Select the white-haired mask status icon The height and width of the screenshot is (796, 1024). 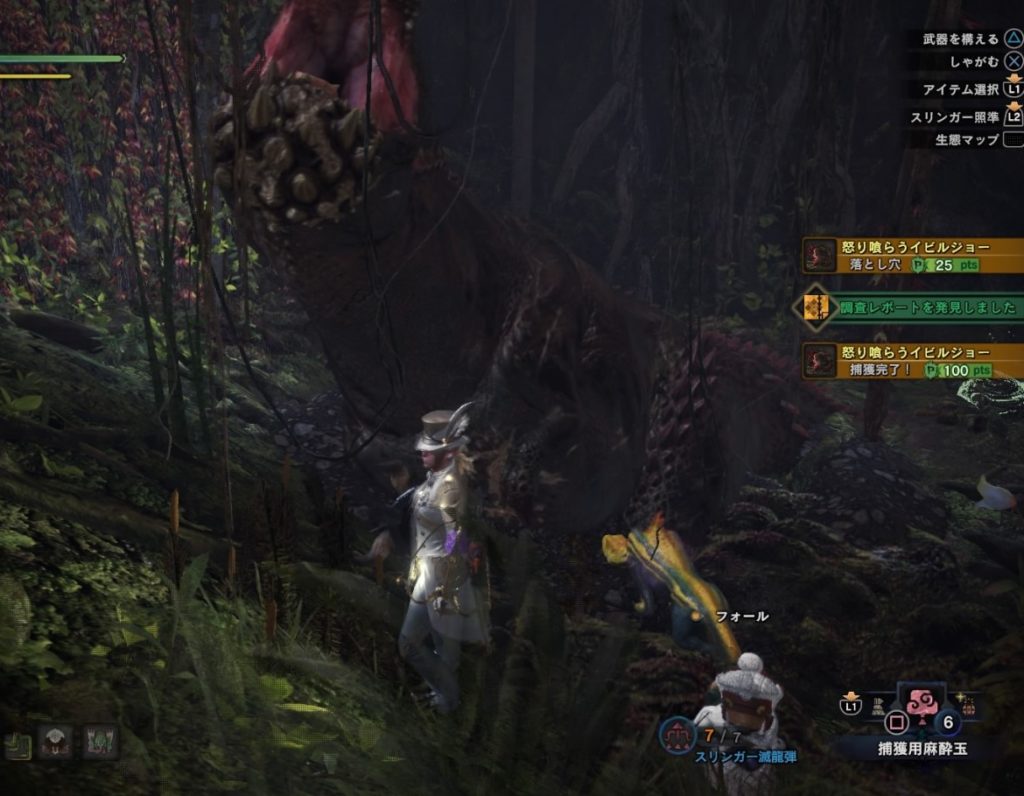pos(55,742)
